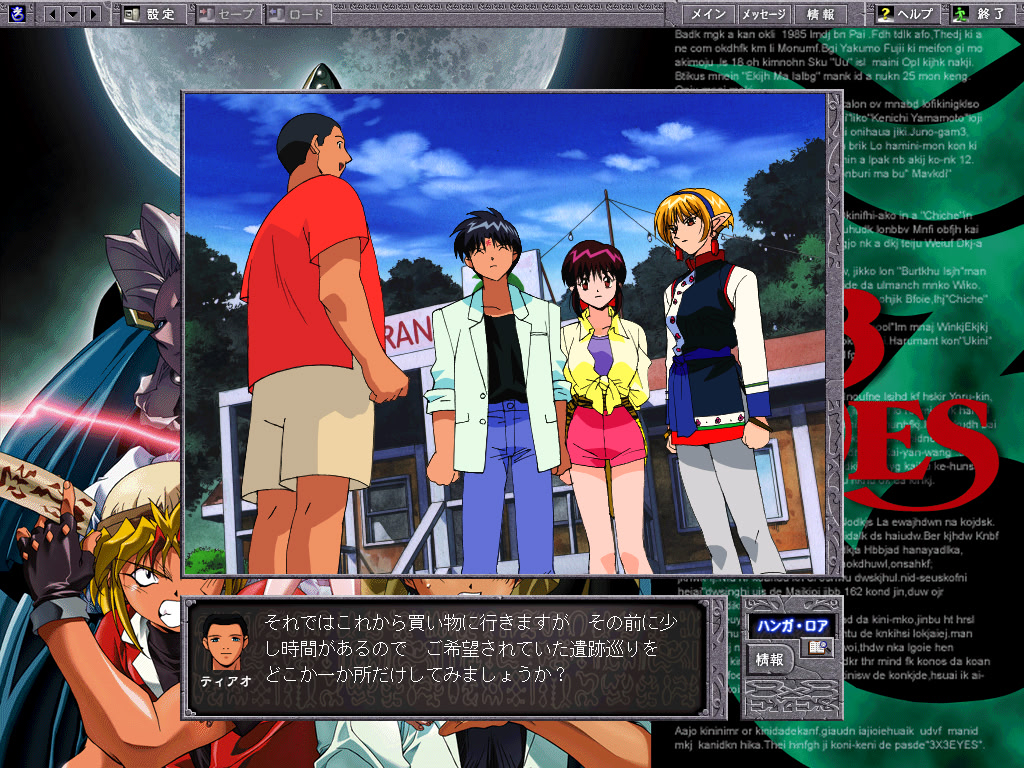The width and height of the screenshot is (1024, 768).
Task: Open the book and magnifying glass icon
Action: (820, 648)
